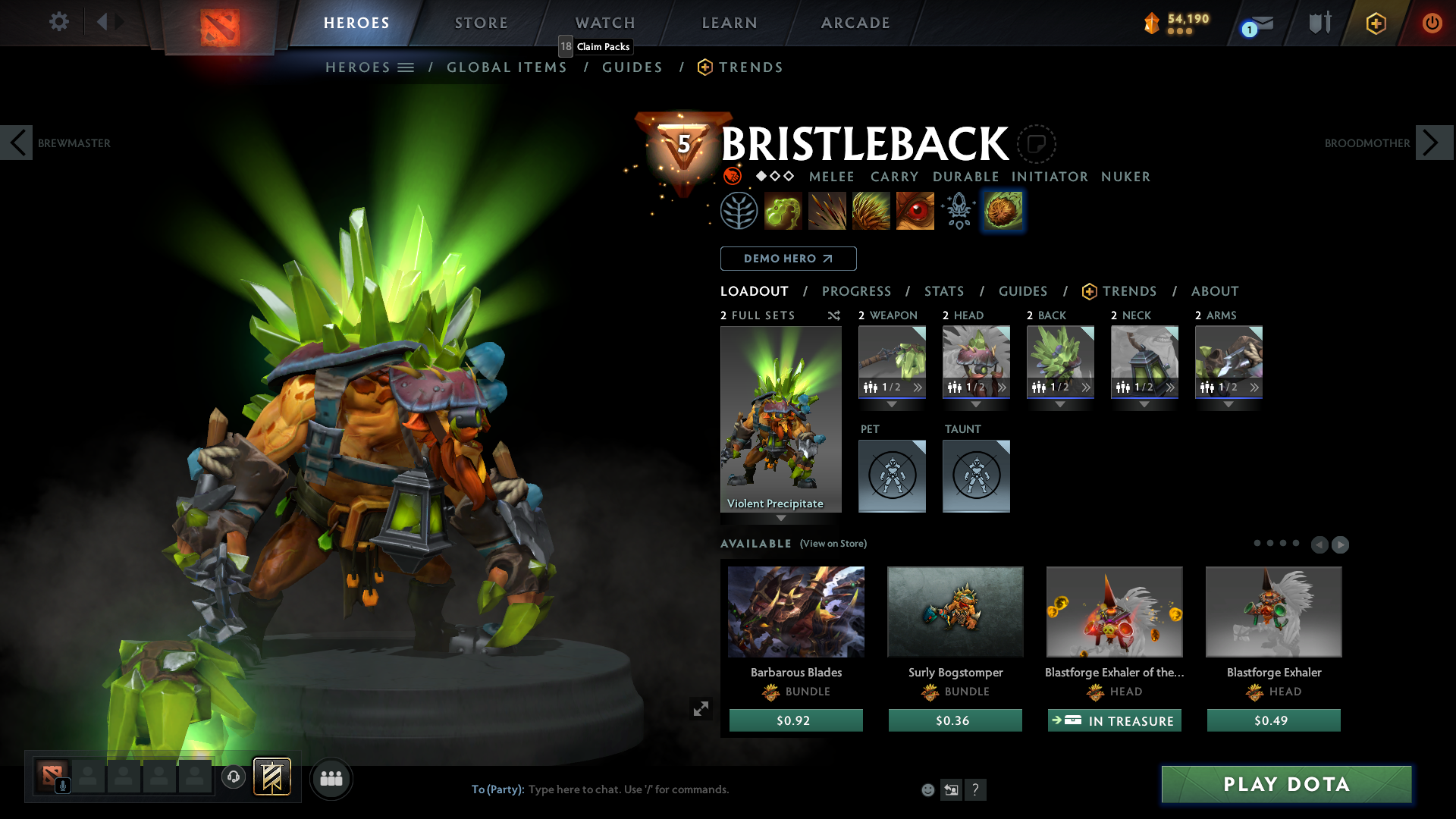Open Bristleback's talent tree

(739, 210)
